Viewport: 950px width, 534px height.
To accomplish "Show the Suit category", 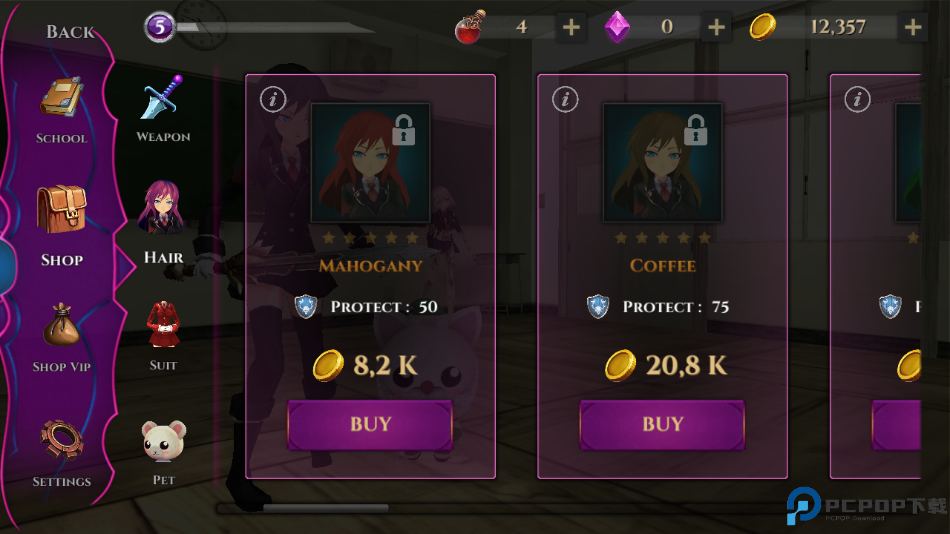I will click(x=163, y=336).
